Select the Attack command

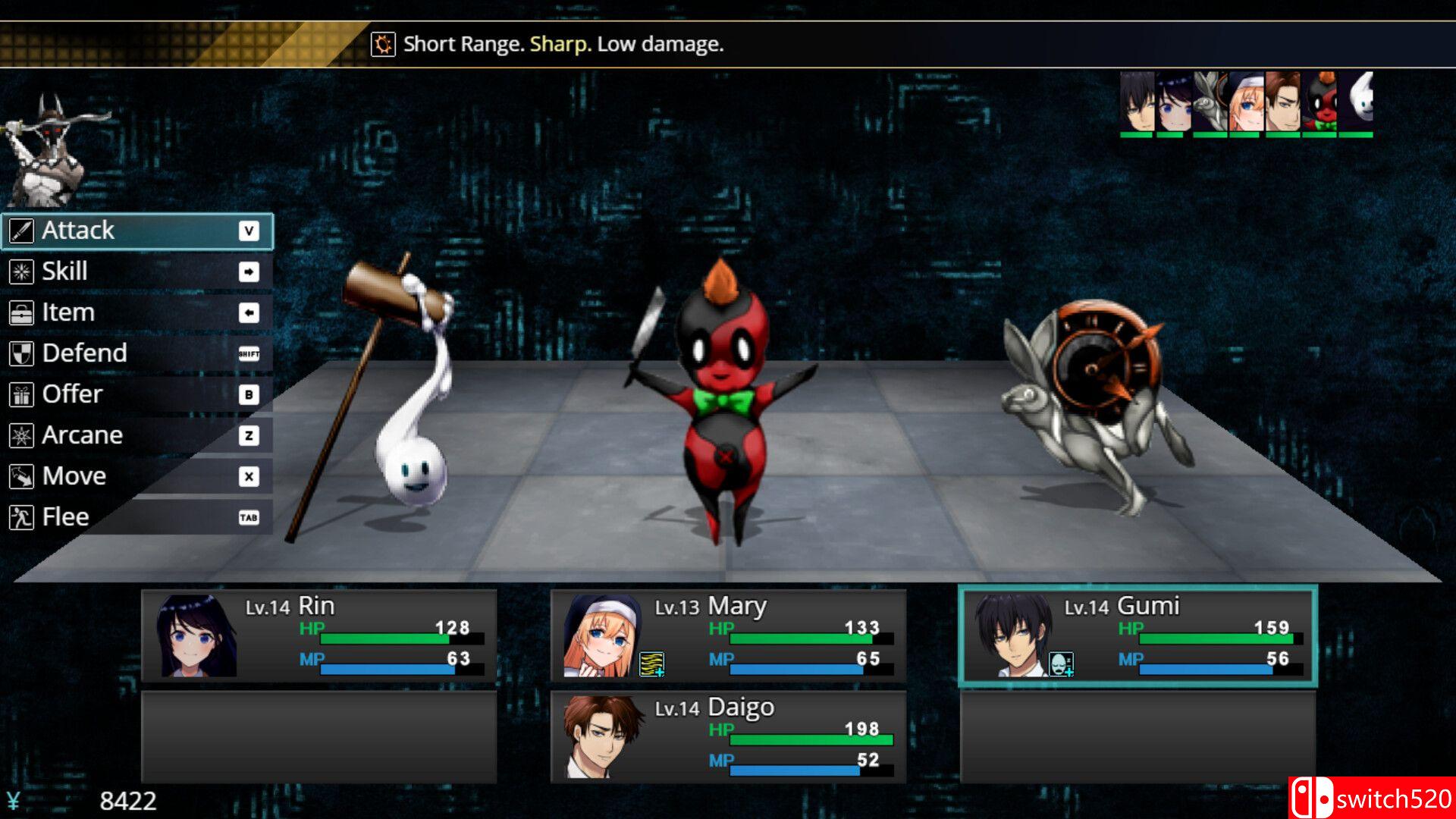point(136,231)
